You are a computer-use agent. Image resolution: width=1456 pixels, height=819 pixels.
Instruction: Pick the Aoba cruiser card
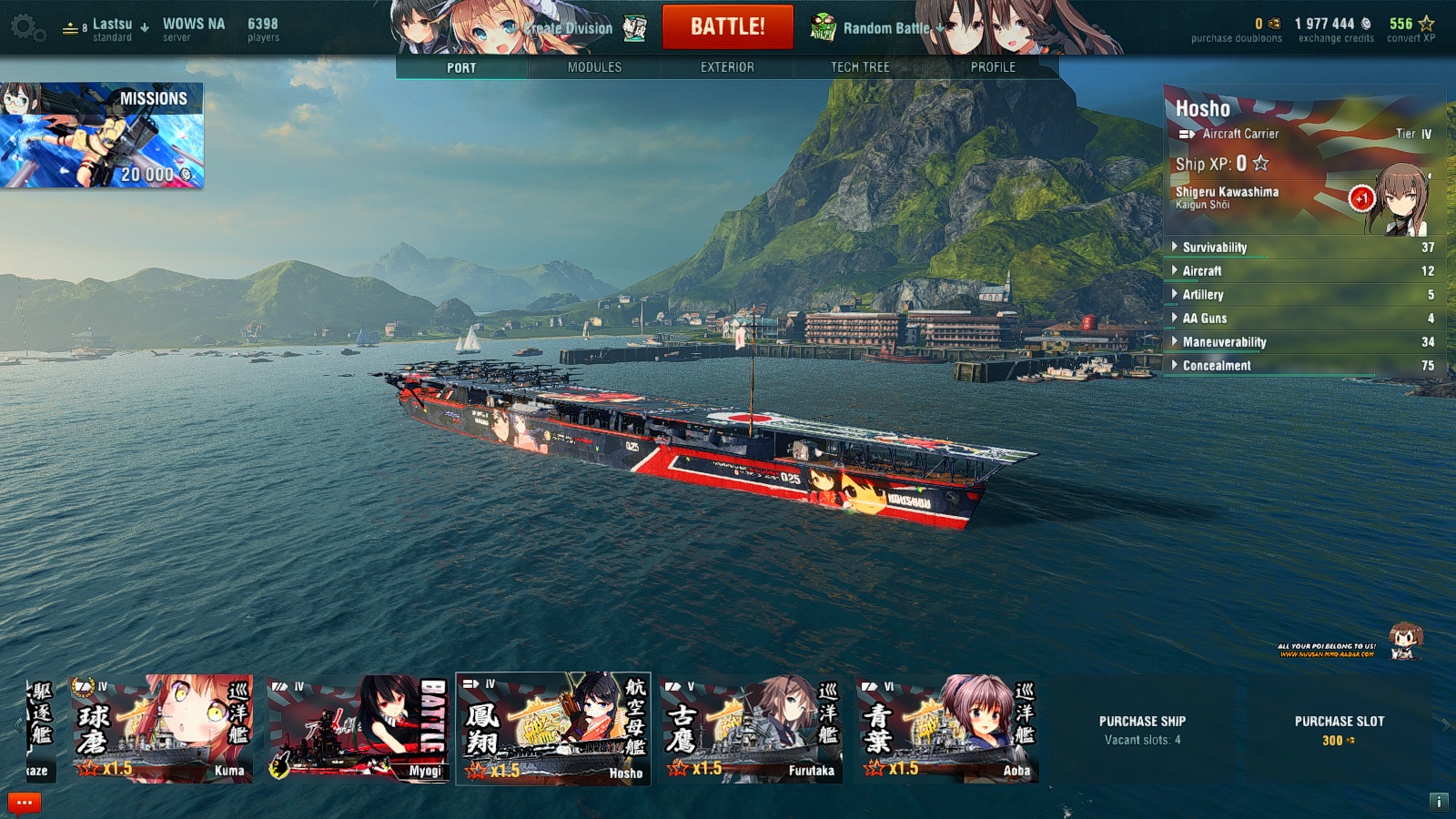click(x=946, y=728)
